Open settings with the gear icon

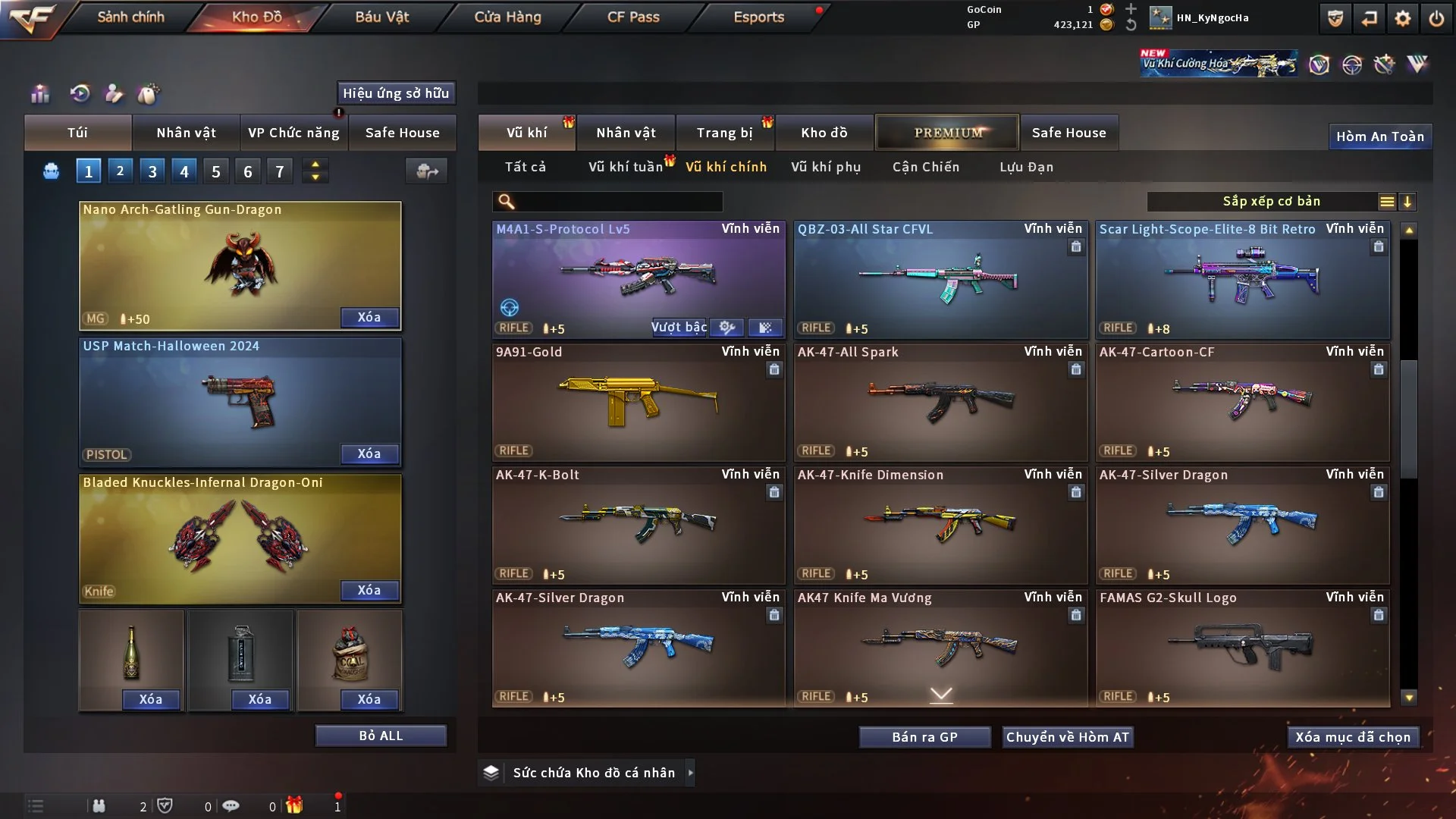tap(1403, 18)
